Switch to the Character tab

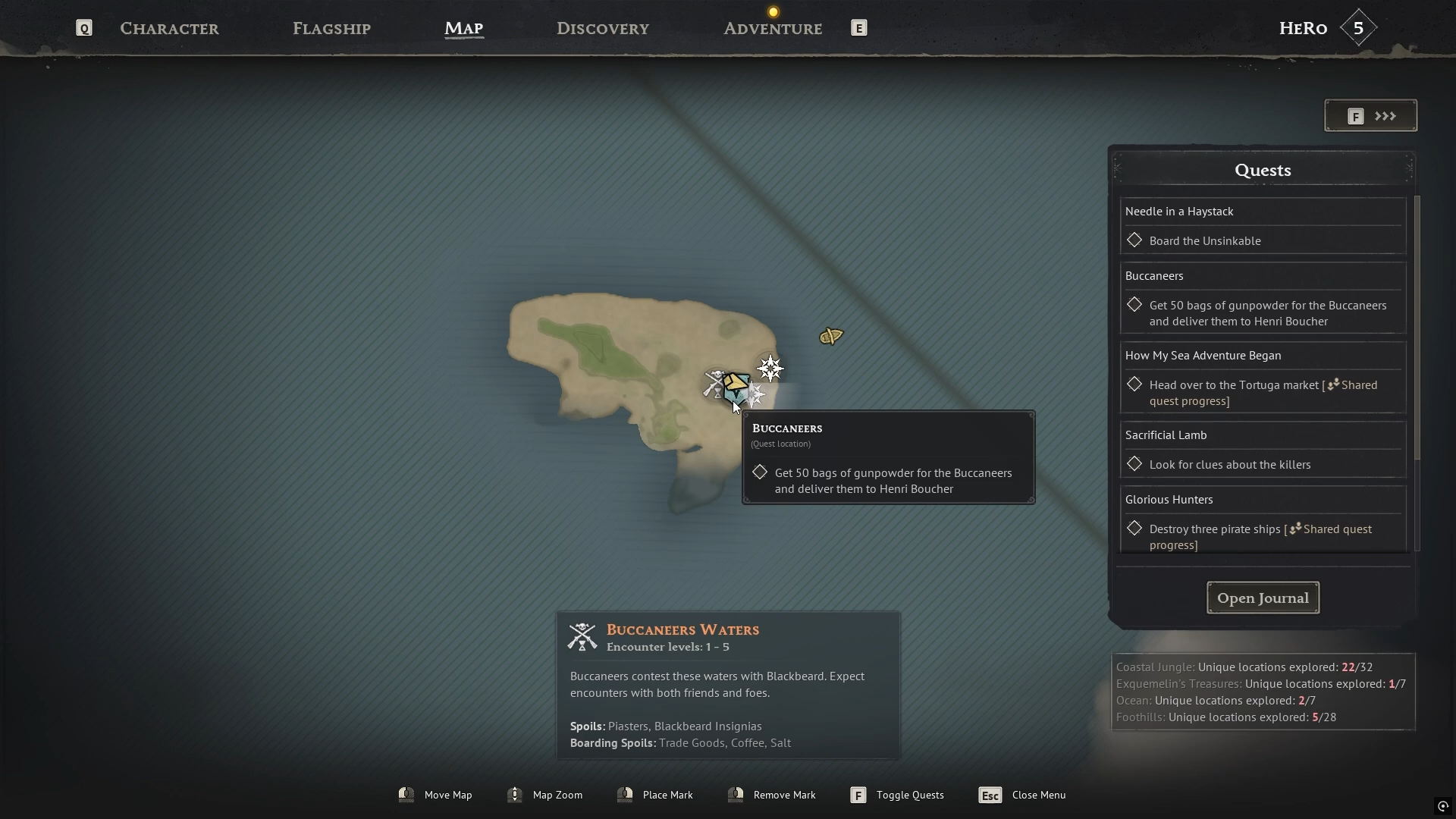click(169, 29)
